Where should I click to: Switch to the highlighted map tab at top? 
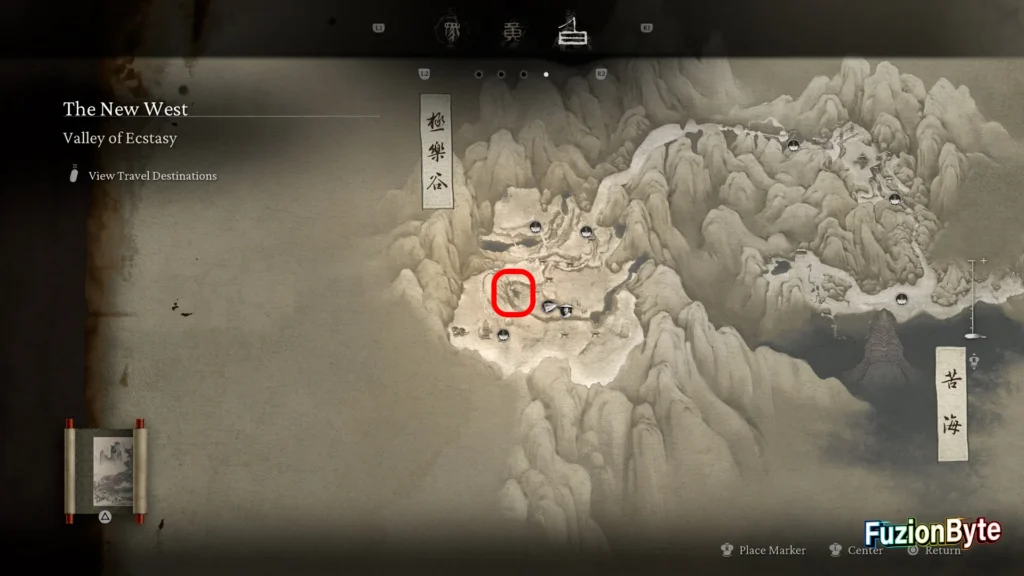[573, 31]
